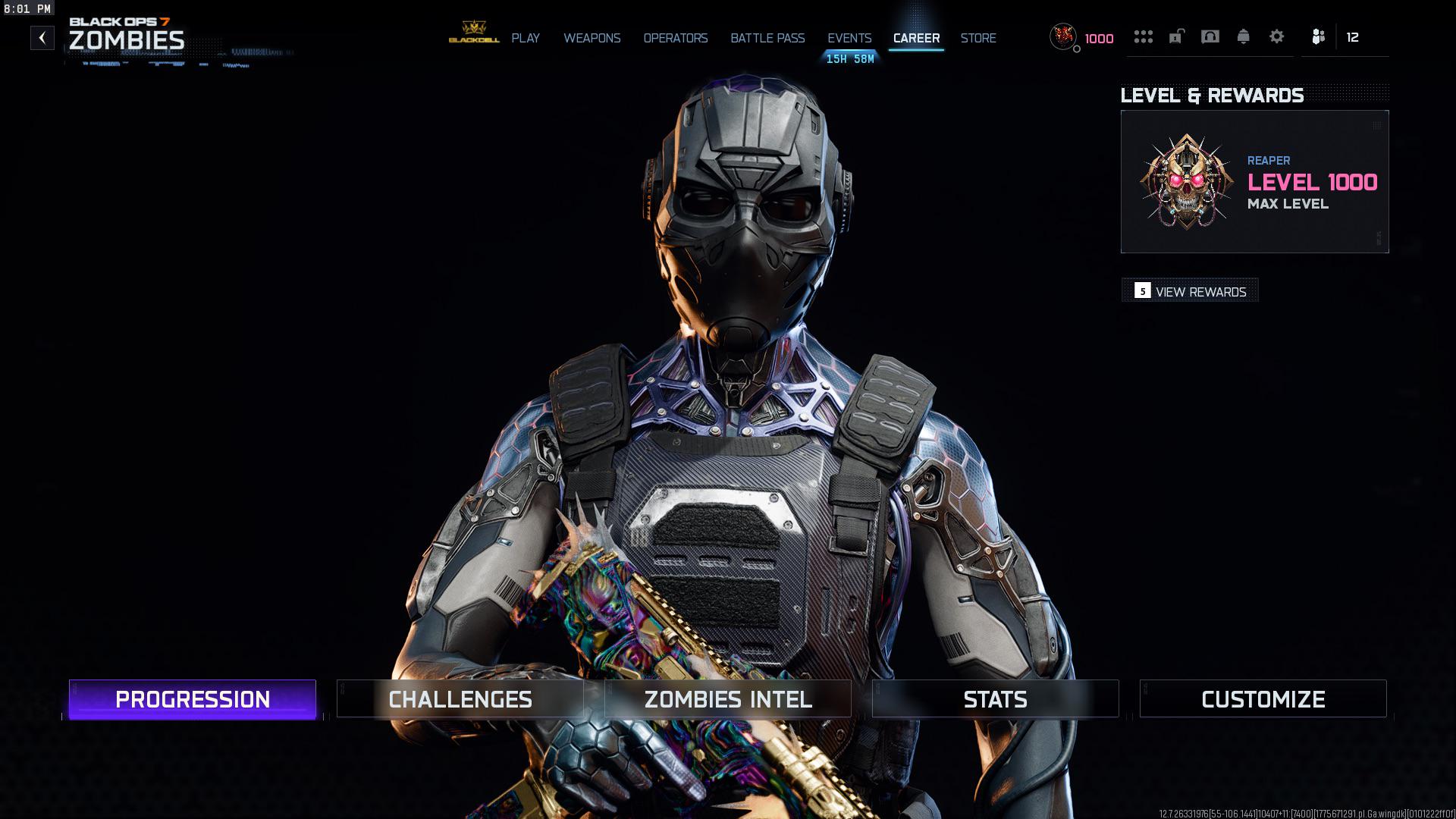Open the Battle Pass tab
The height and width of the screenshot is (819, 1456).
(x=767, y=38)
